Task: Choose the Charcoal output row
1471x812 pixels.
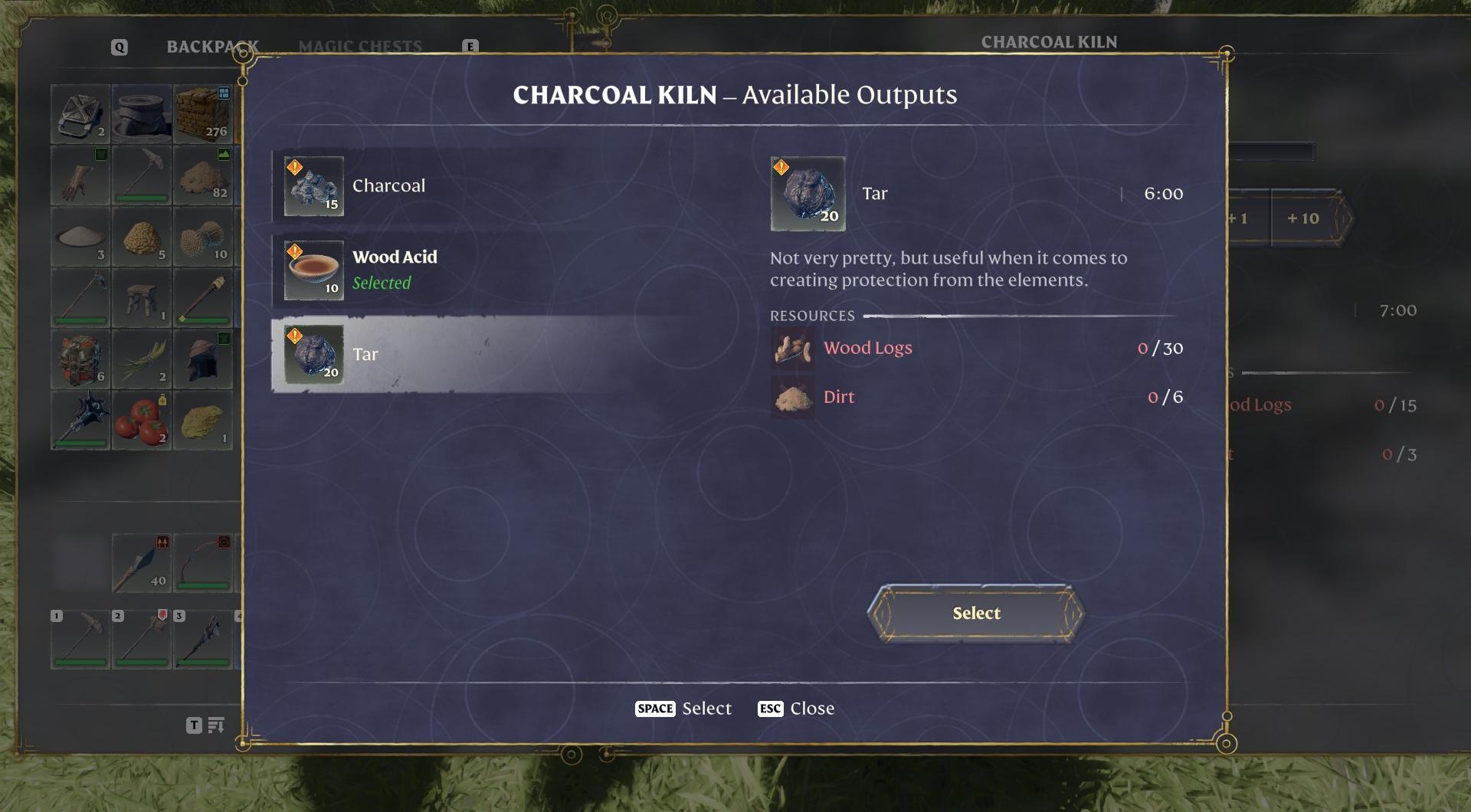Action: click(460, 186)
